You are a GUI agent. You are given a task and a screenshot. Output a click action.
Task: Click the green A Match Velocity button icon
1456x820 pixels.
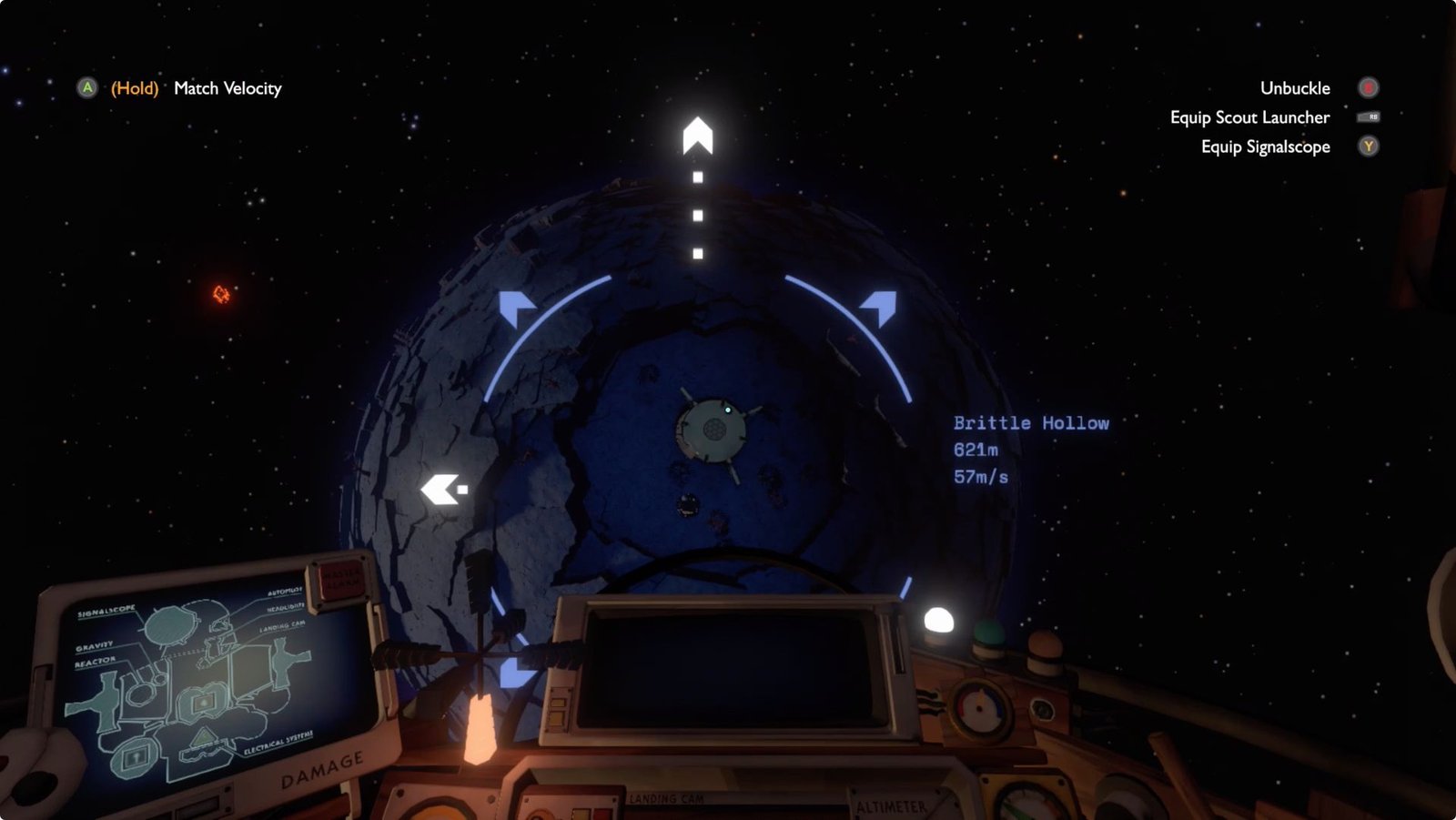pos(86,88)
